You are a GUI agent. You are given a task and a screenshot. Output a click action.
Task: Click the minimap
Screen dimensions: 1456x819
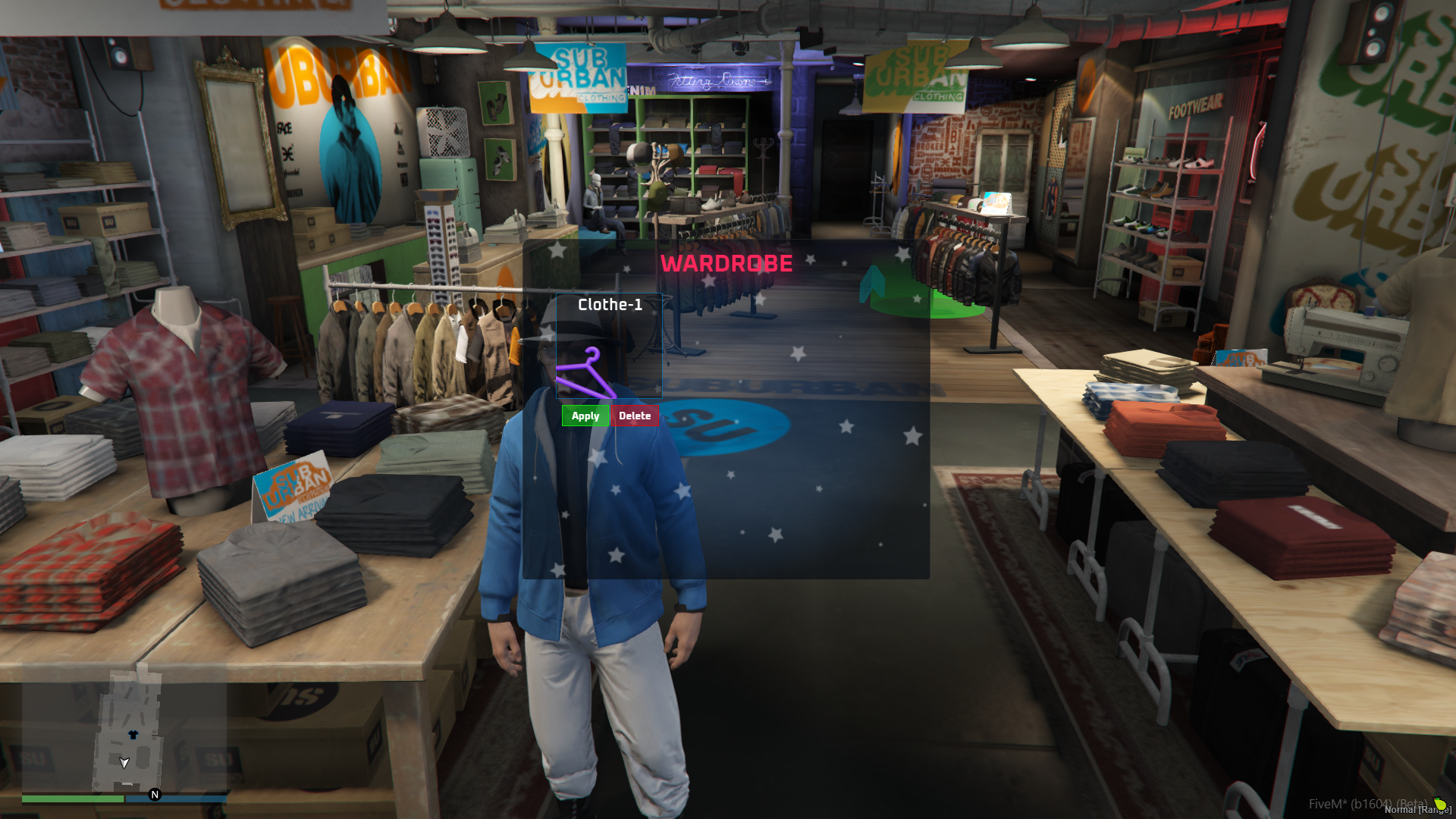coord(124,731)
